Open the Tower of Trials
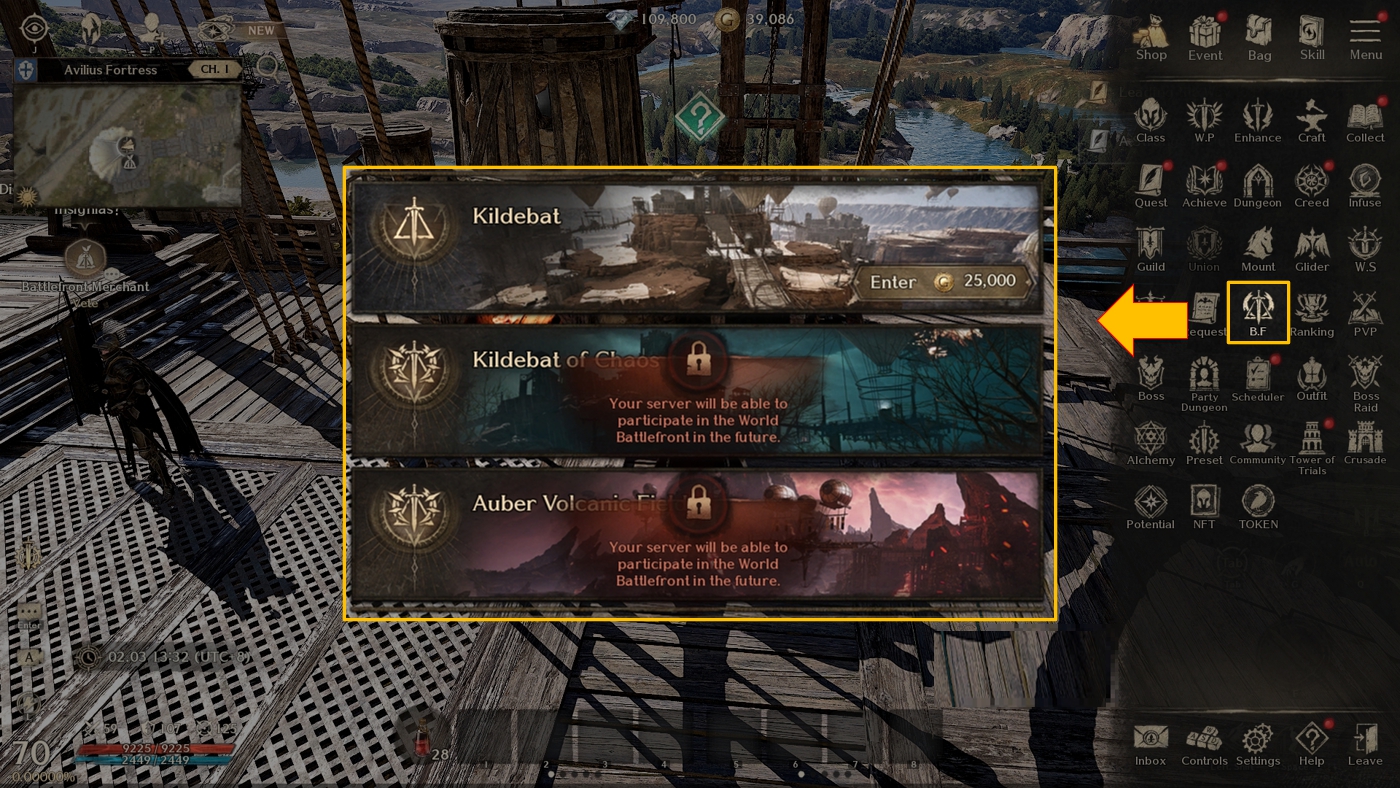The image size is (1400, 788). click(x=1311, y=443)
